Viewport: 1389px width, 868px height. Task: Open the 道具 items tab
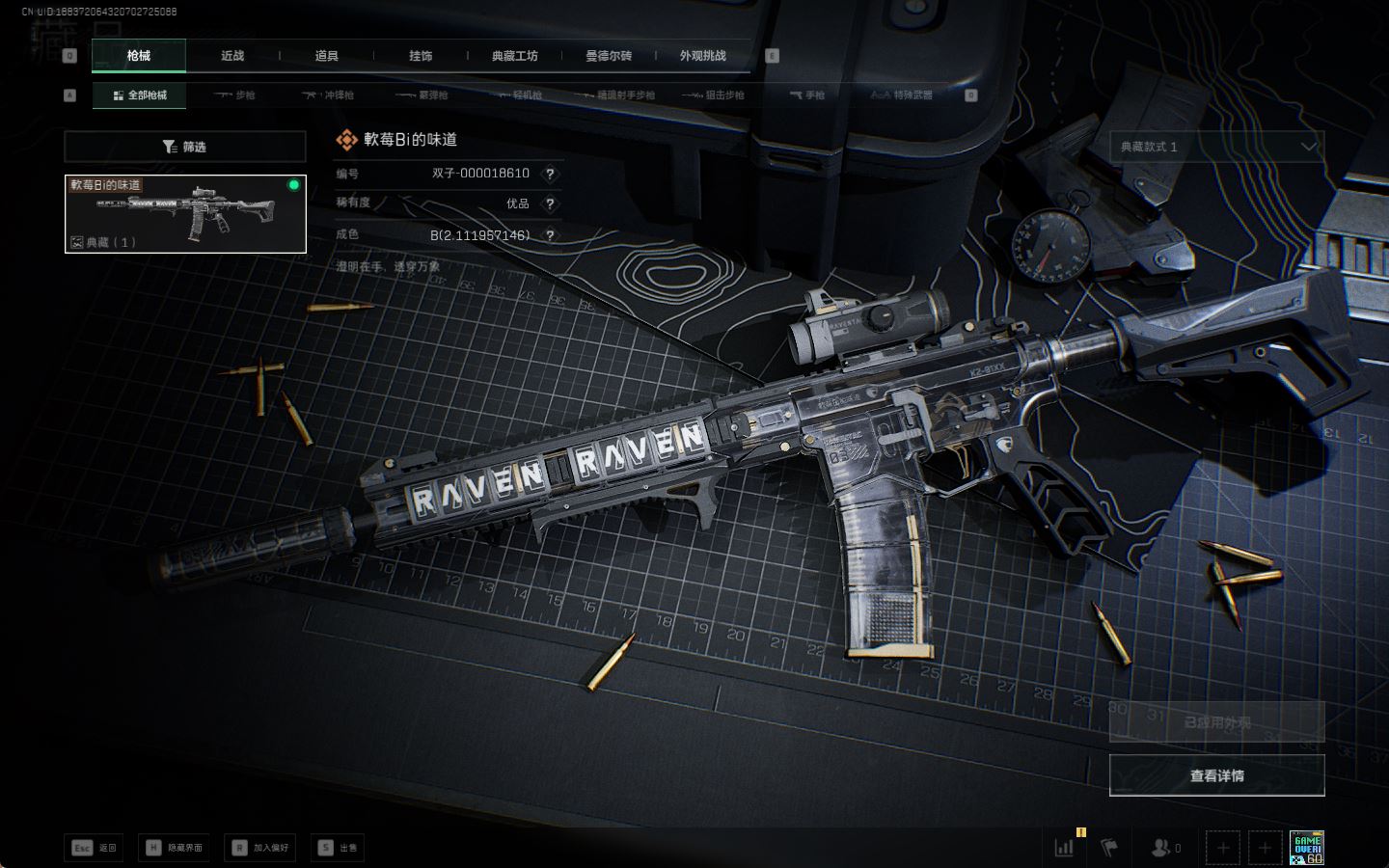(326, 56)
